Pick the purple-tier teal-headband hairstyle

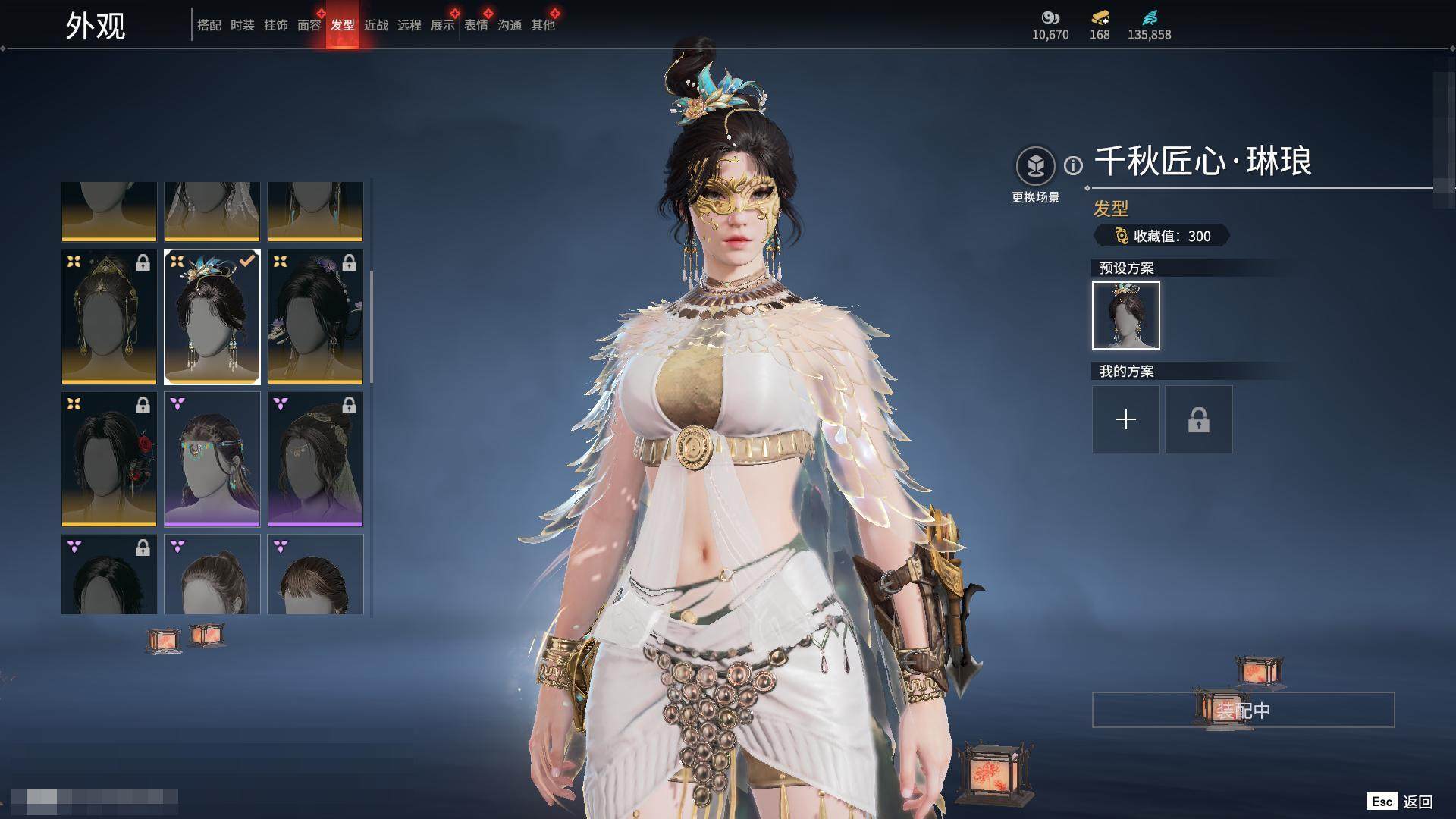pos(212,459)
